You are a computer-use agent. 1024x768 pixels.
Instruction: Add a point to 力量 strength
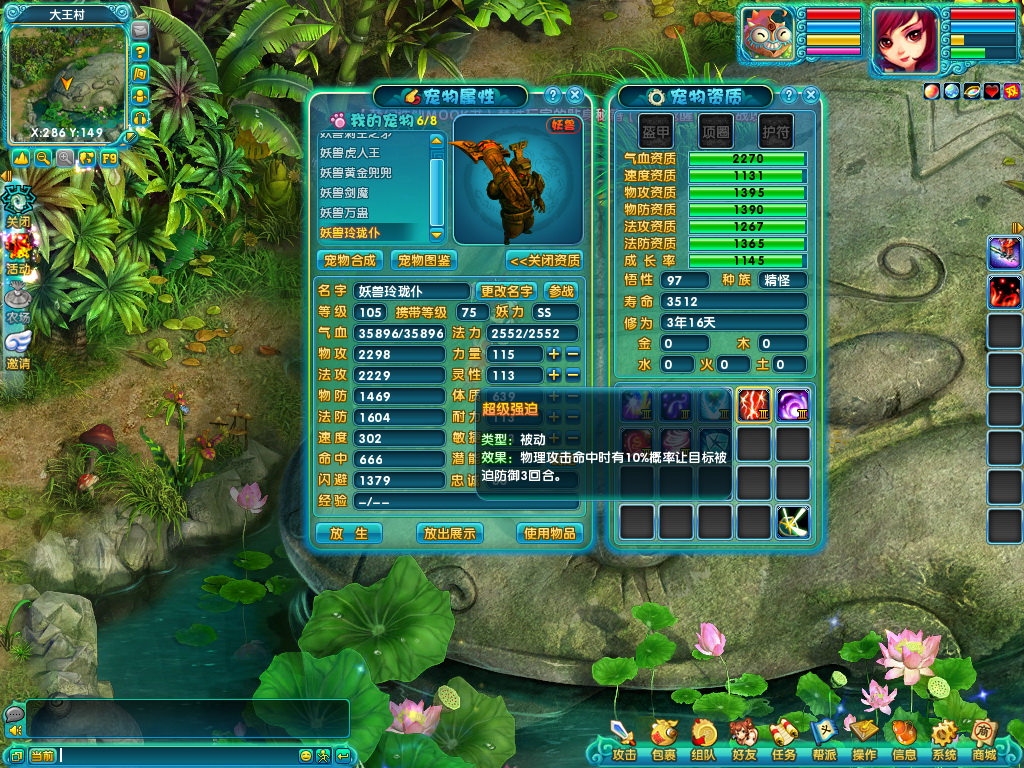553,354
